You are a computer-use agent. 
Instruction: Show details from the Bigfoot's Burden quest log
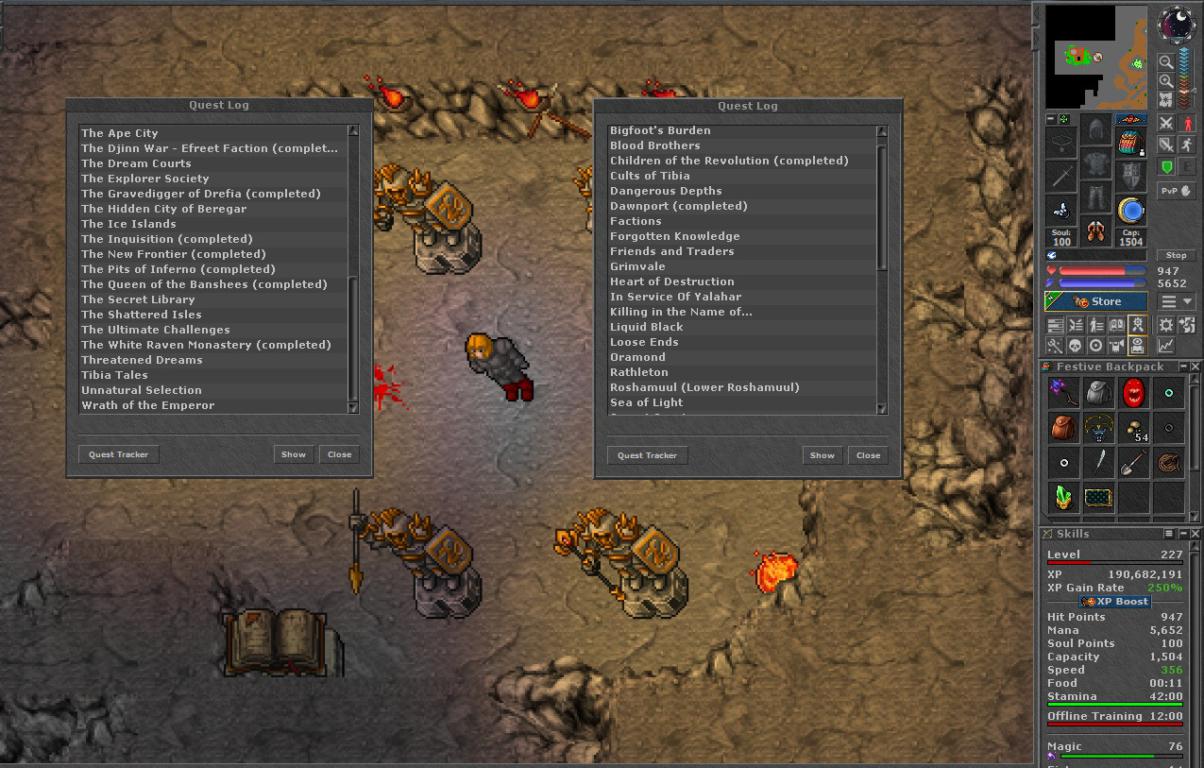[x=822, y=455]
